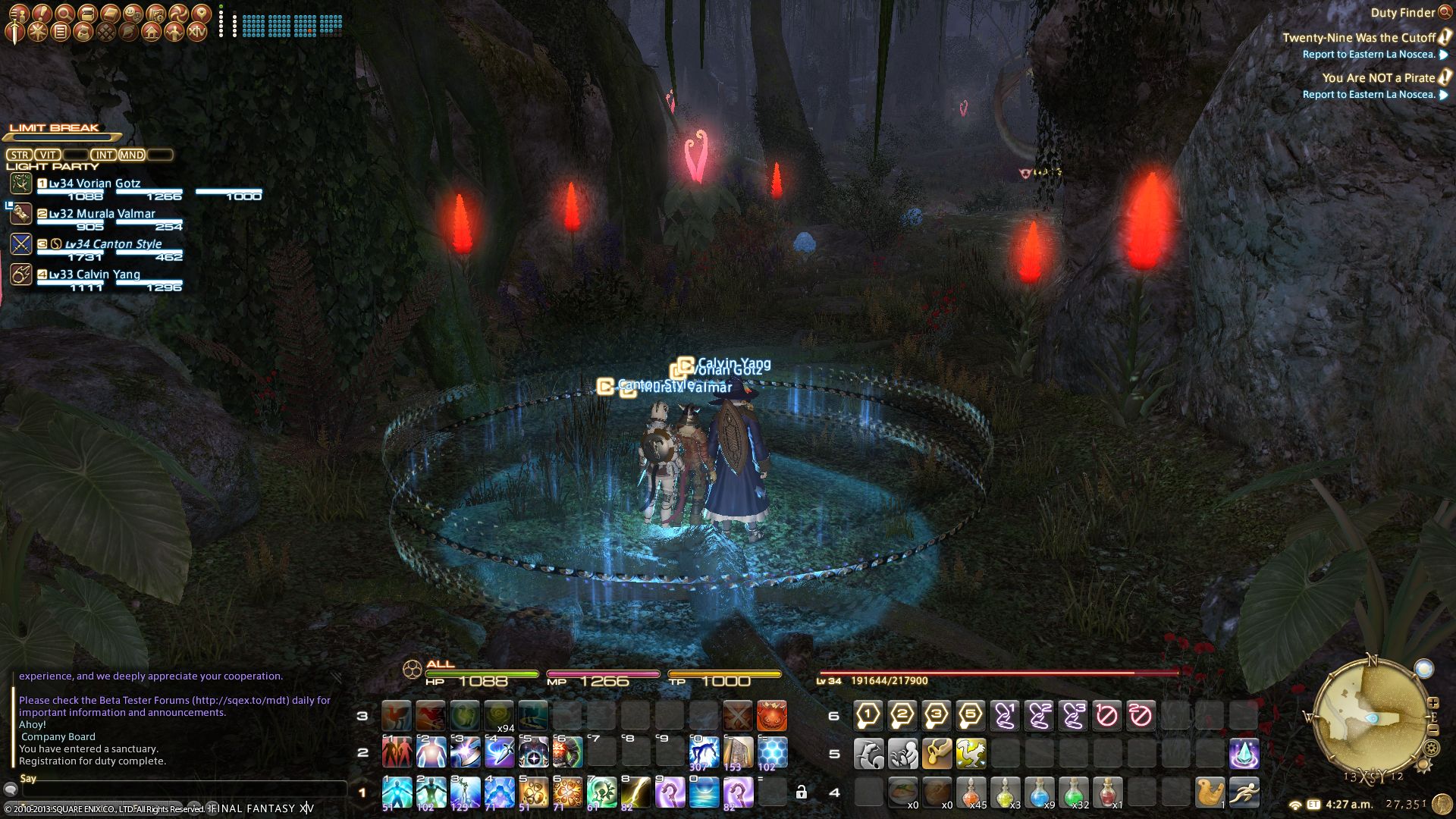Select the You Are NOT a Pirate quest

tap(1378, 77)
